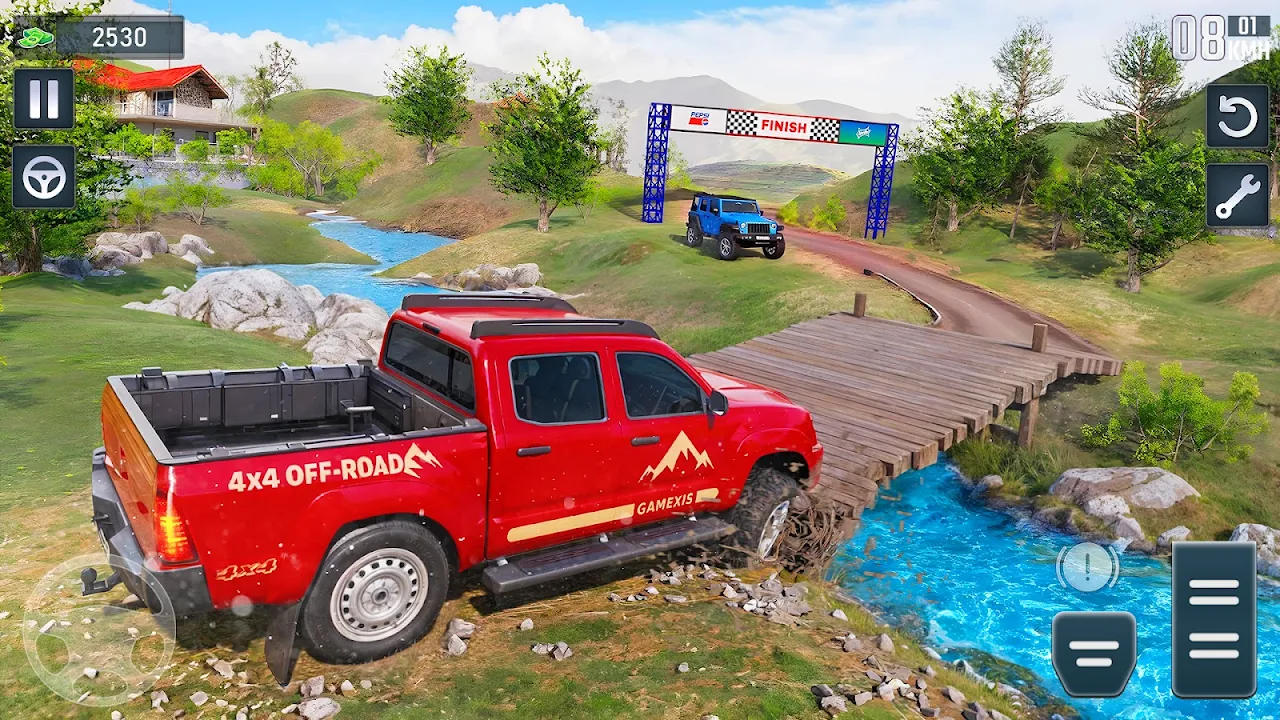The height and width of the screenshot is (720, 1280).
Task: Hit the tall accelerator pedal
Action: pyautogui.click(x=1214, y=619)
